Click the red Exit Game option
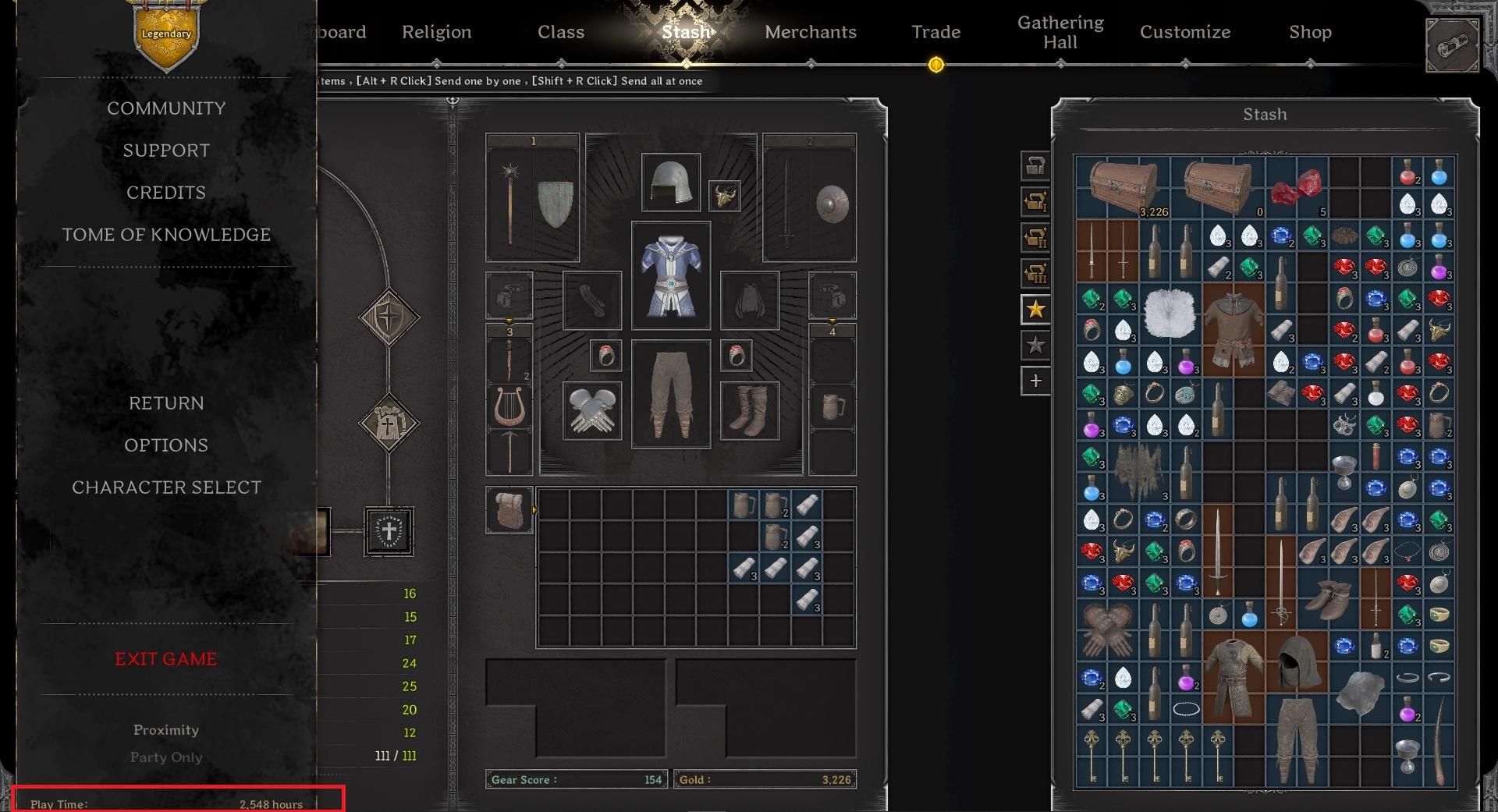Screen dimensions: 1498x812 [x=166, y=659]
